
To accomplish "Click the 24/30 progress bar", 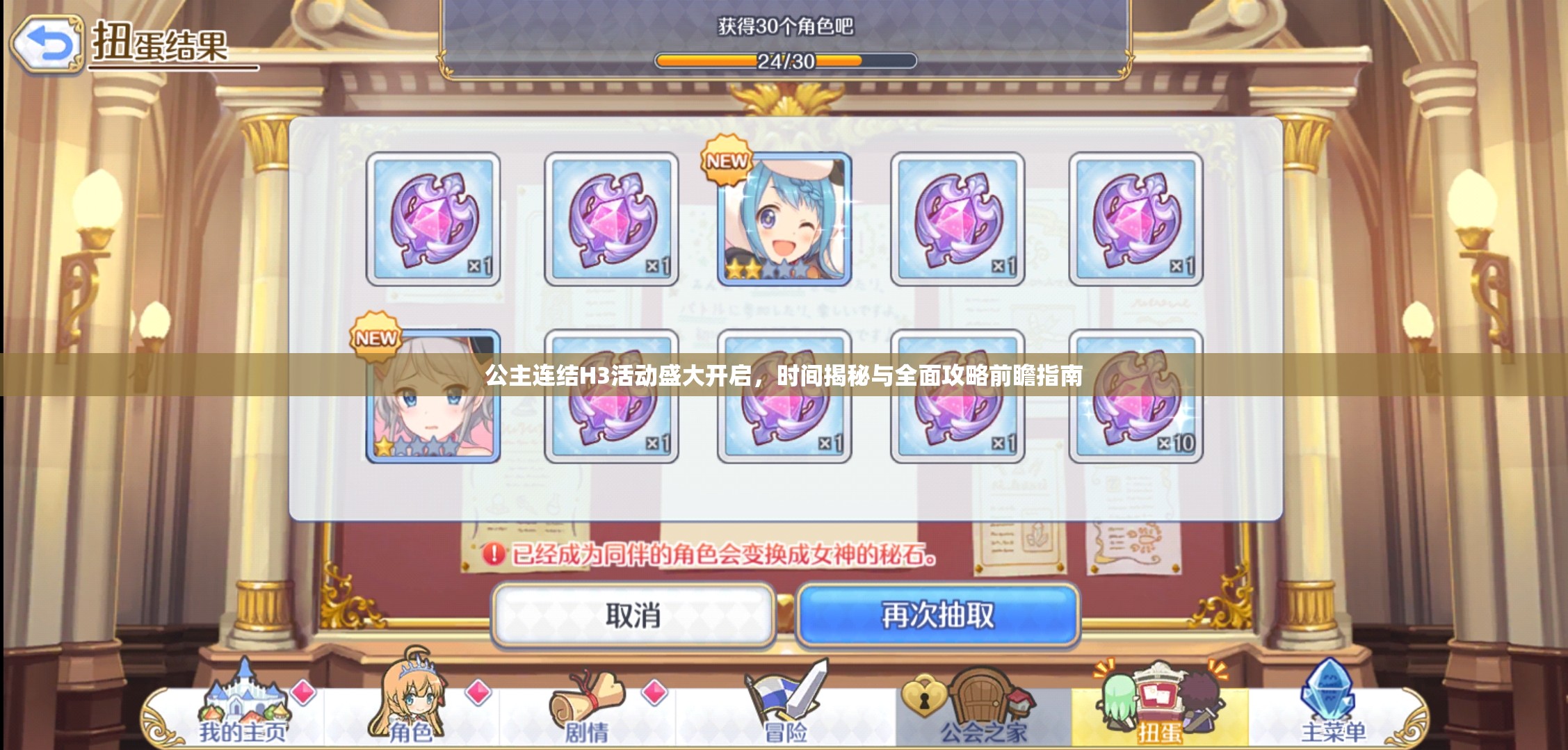I will tap(784, 61).
